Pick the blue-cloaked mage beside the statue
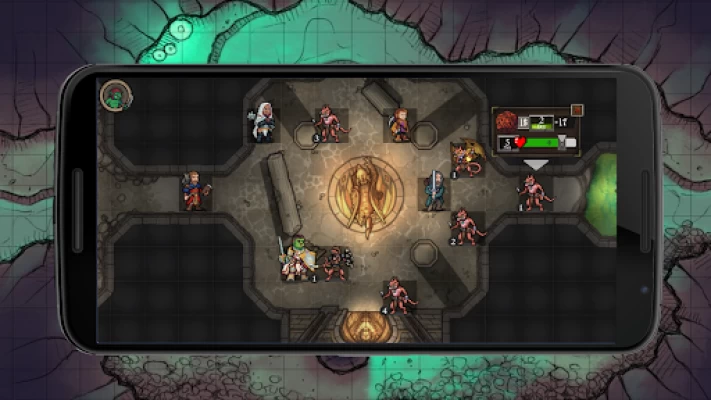 [x=434, y=190]
